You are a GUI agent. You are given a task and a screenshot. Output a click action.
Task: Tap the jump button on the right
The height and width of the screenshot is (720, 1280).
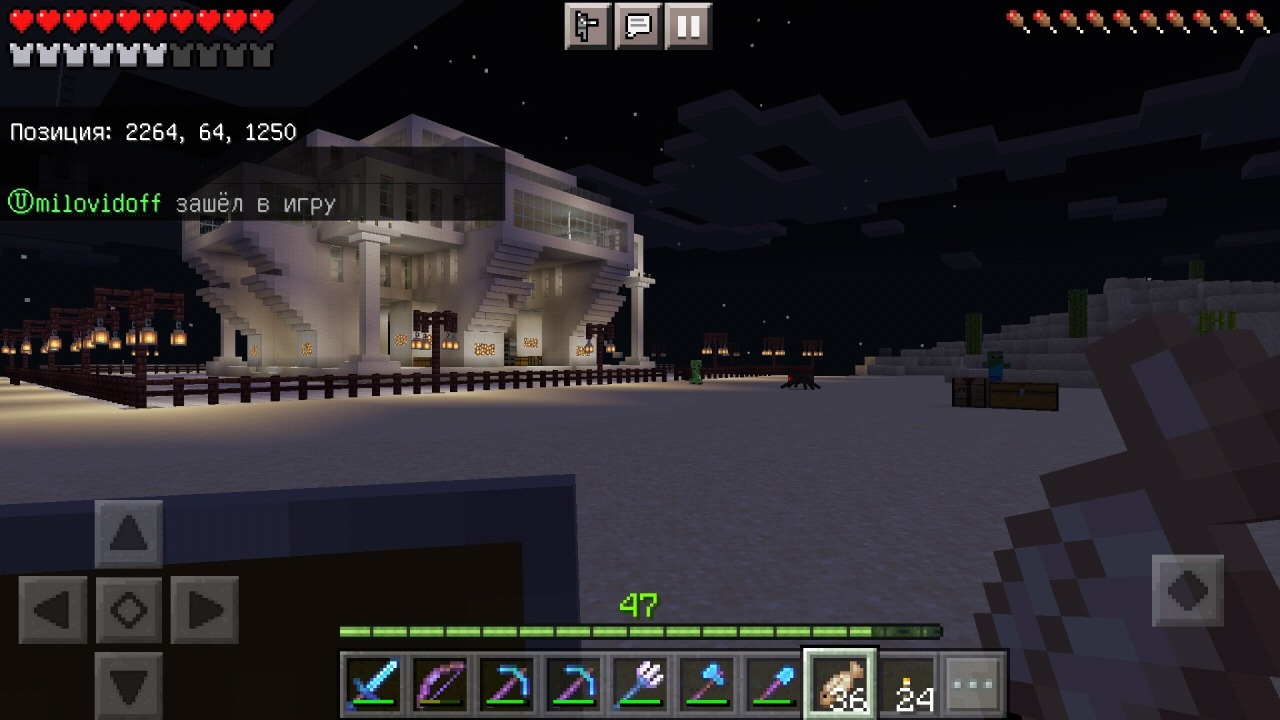pos(1188,590)
